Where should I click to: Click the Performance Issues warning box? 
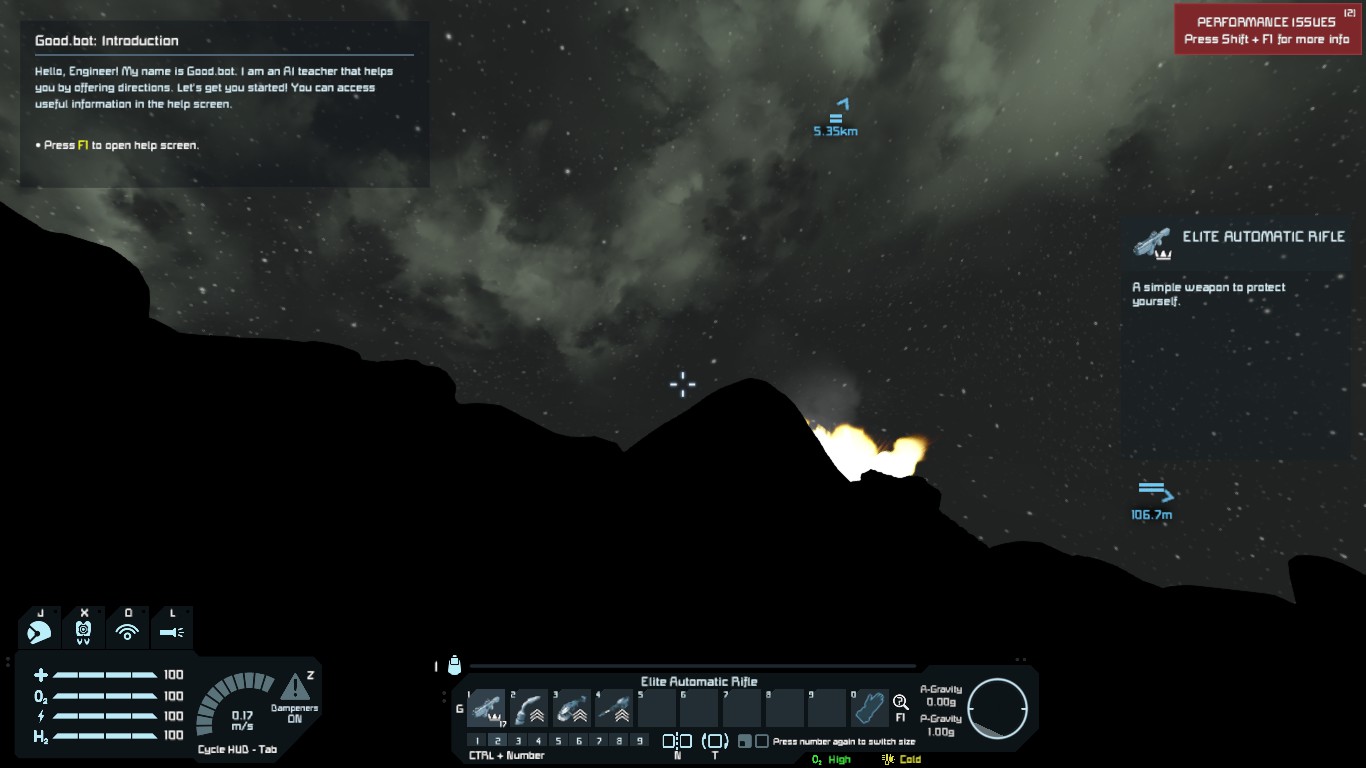pyautogui.click(x=1267, y=30)
